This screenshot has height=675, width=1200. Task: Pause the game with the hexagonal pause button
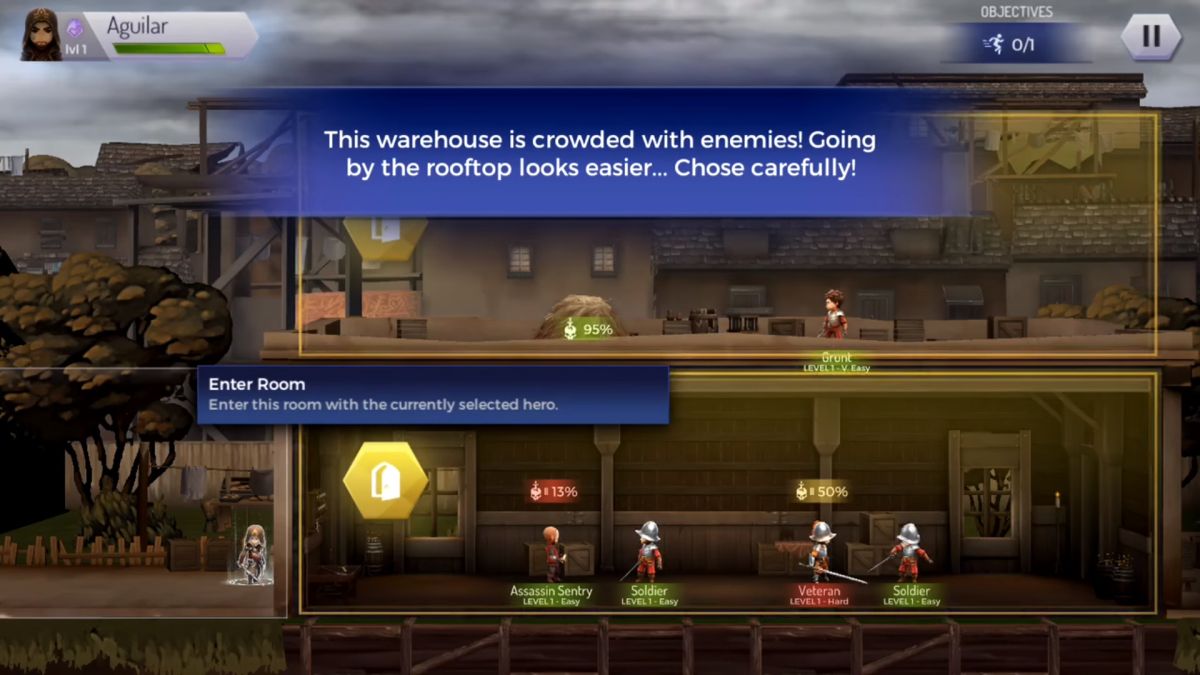[x=1150, y=37]
